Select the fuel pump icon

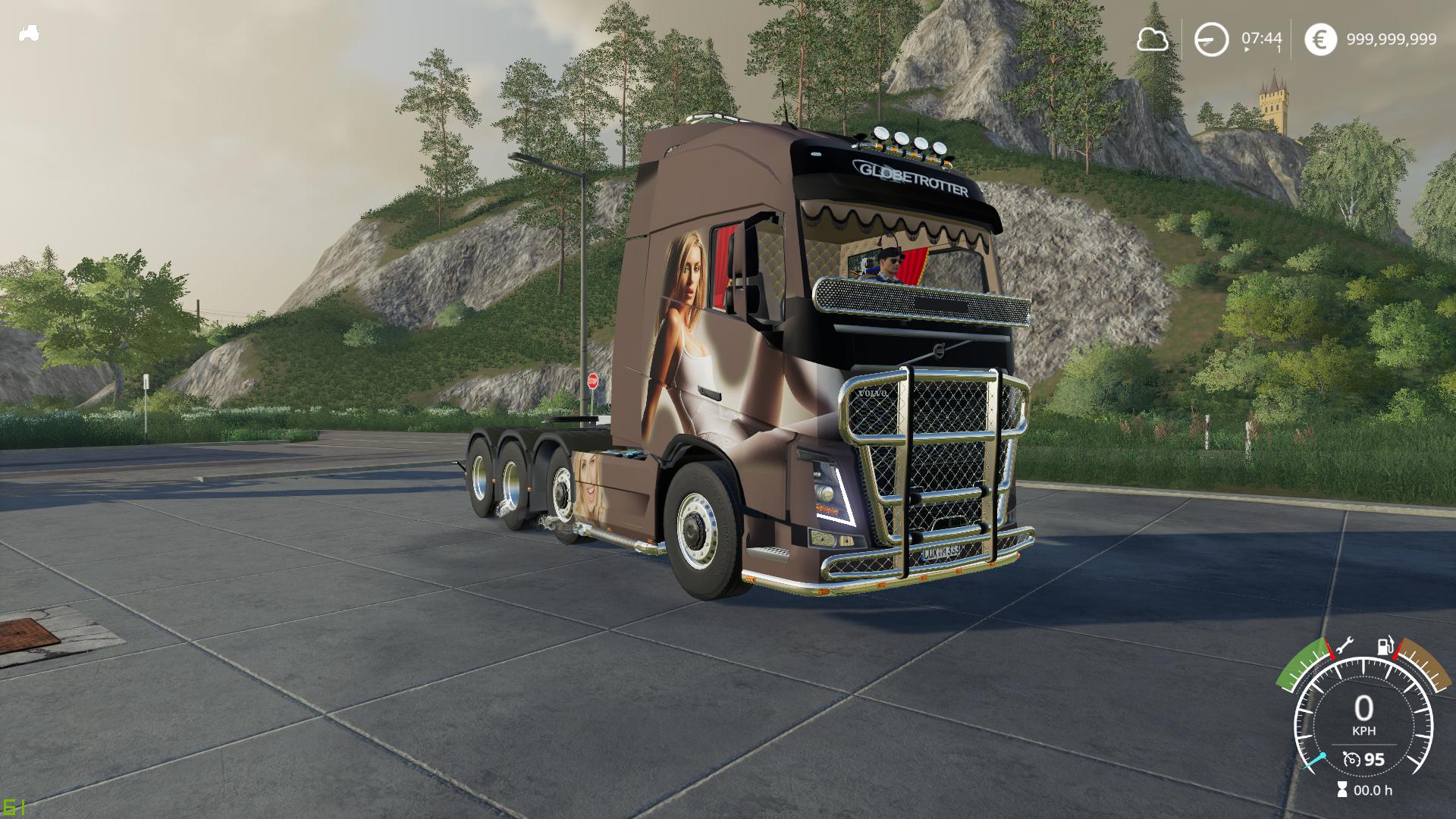click(x=1385, y=646)
